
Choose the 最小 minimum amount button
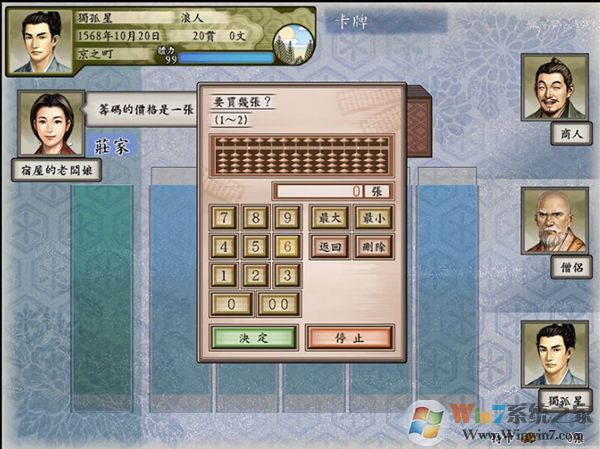point(372,217)
